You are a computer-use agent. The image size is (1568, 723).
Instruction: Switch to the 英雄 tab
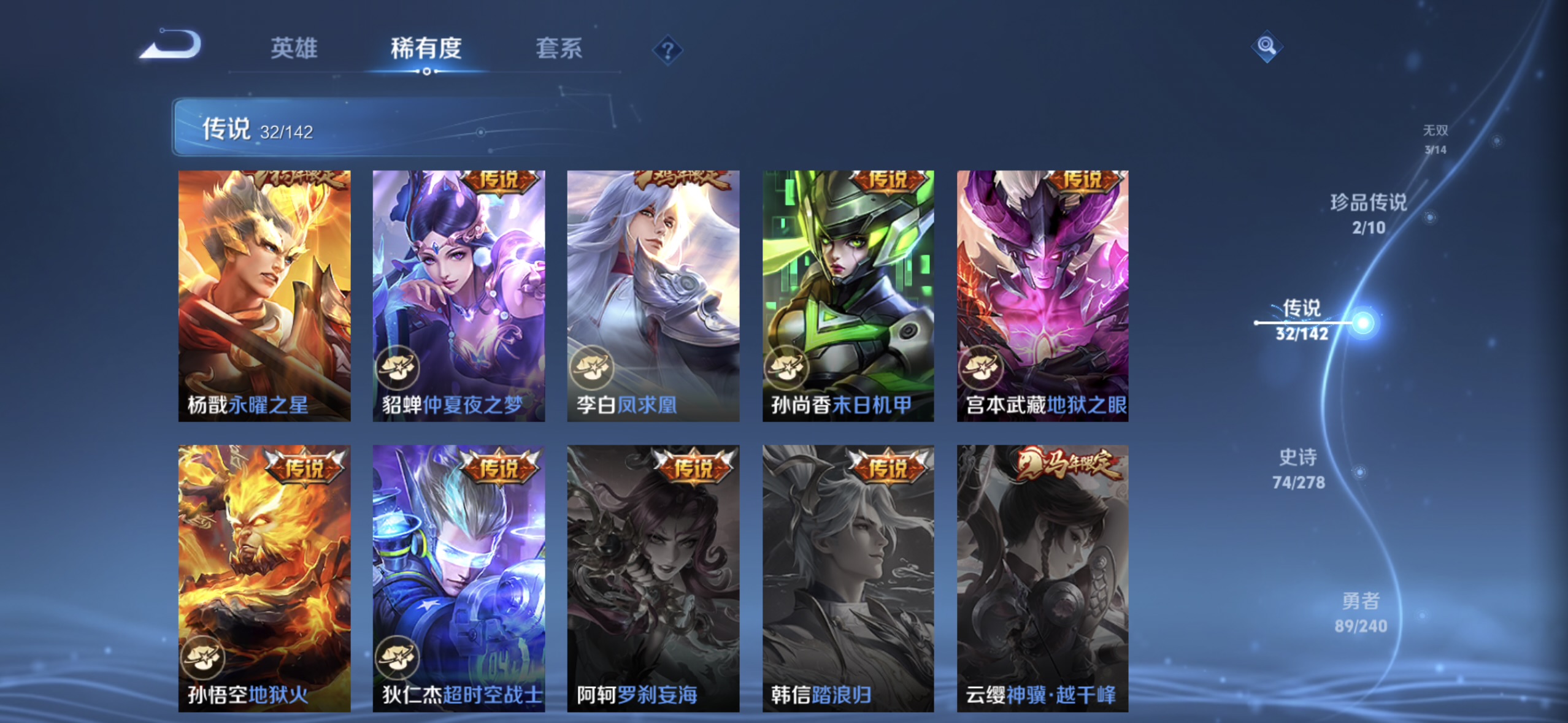[293, 48]
